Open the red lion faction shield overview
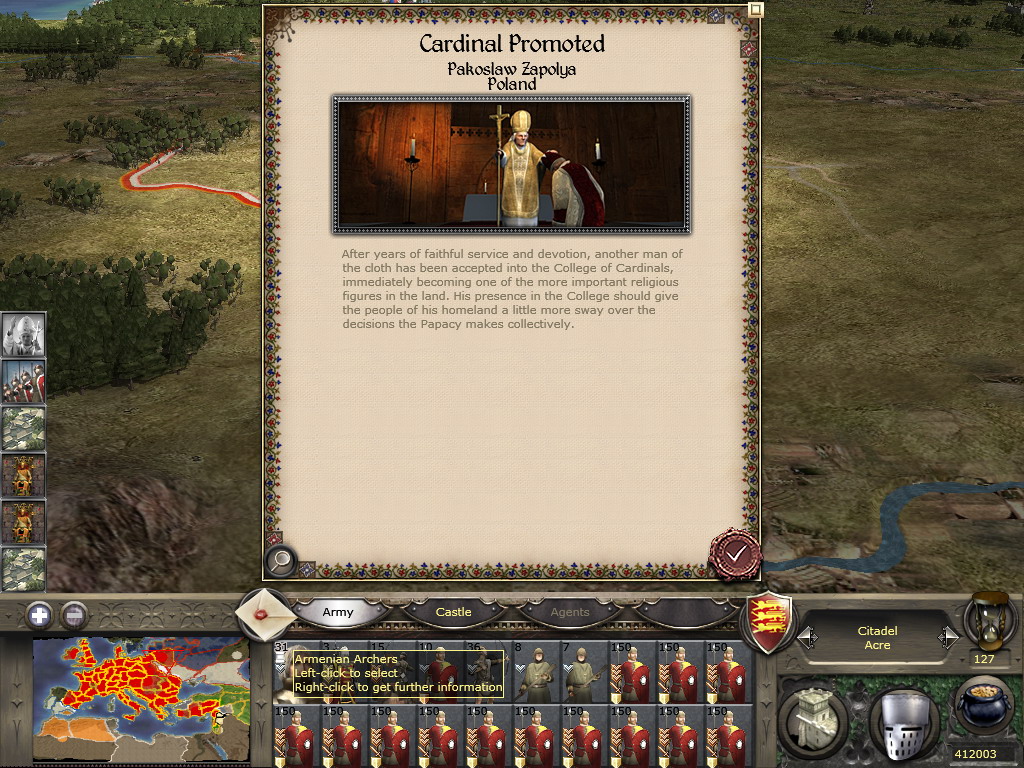1024x768 pixels. click(x=771, y=622)
